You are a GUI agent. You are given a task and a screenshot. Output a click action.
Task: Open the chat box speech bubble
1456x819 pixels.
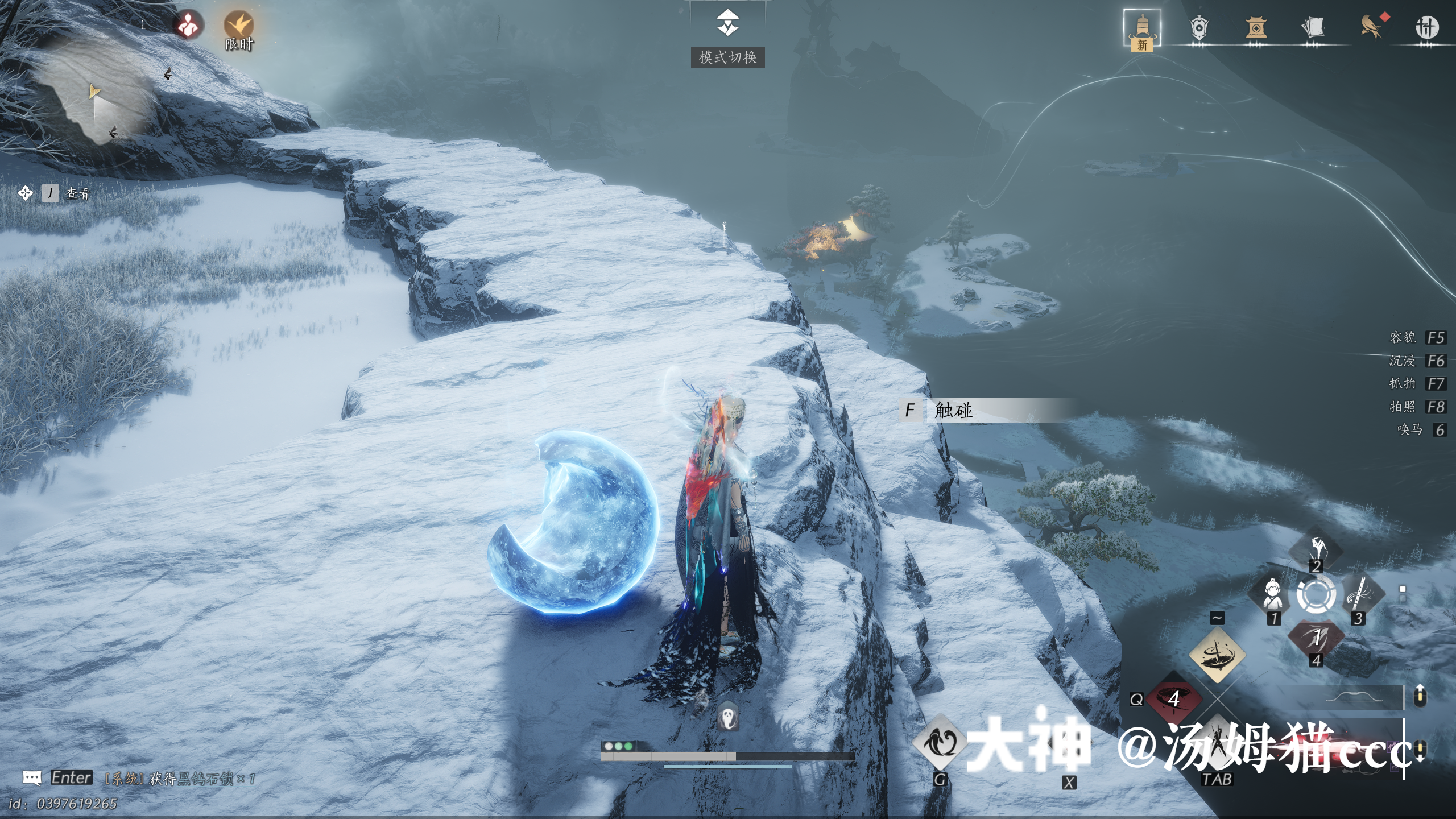click(x=32, y=777)
